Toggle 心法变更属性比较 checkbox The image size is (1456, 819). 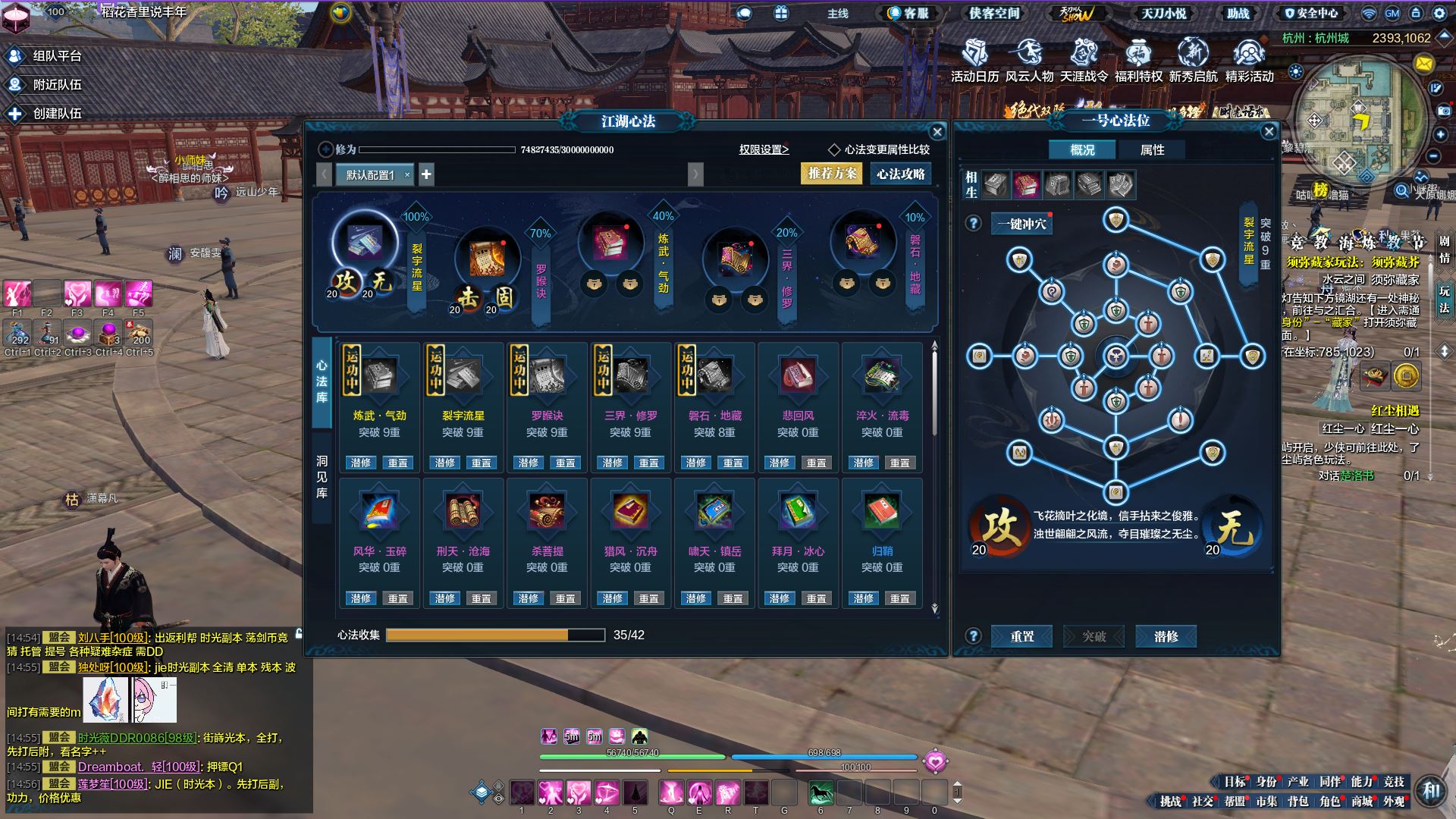point(834,149)
